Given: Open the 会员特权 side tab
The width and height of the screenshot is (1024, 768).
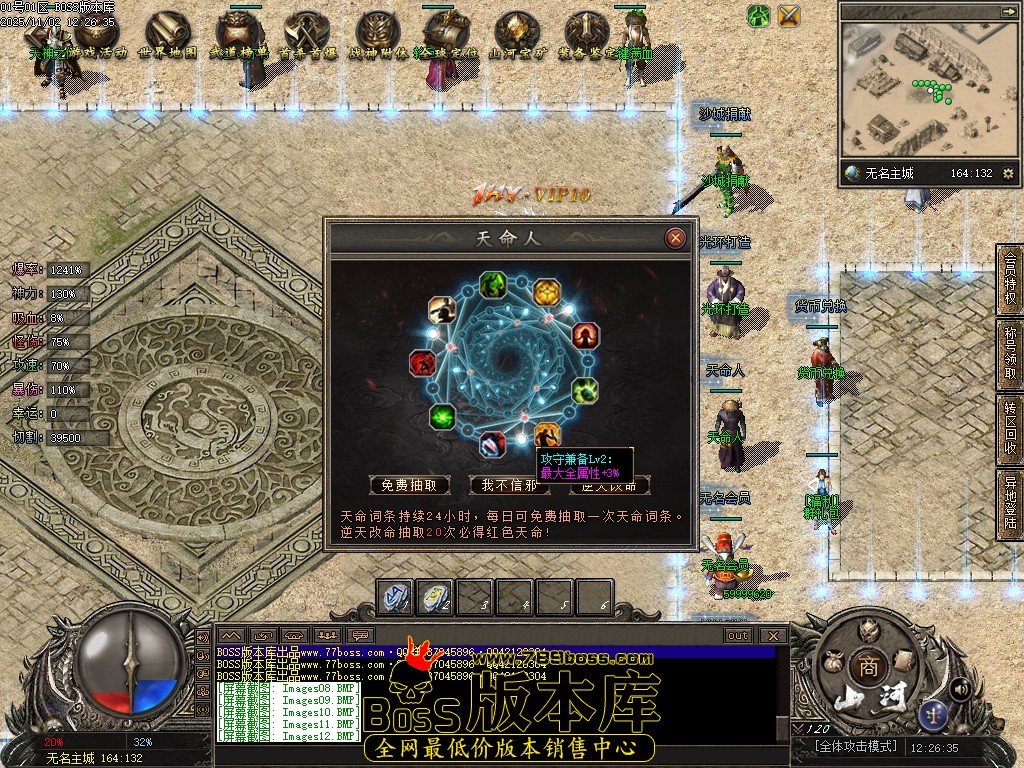Looking at the screenshot, I should click(x=1010, y=277).
